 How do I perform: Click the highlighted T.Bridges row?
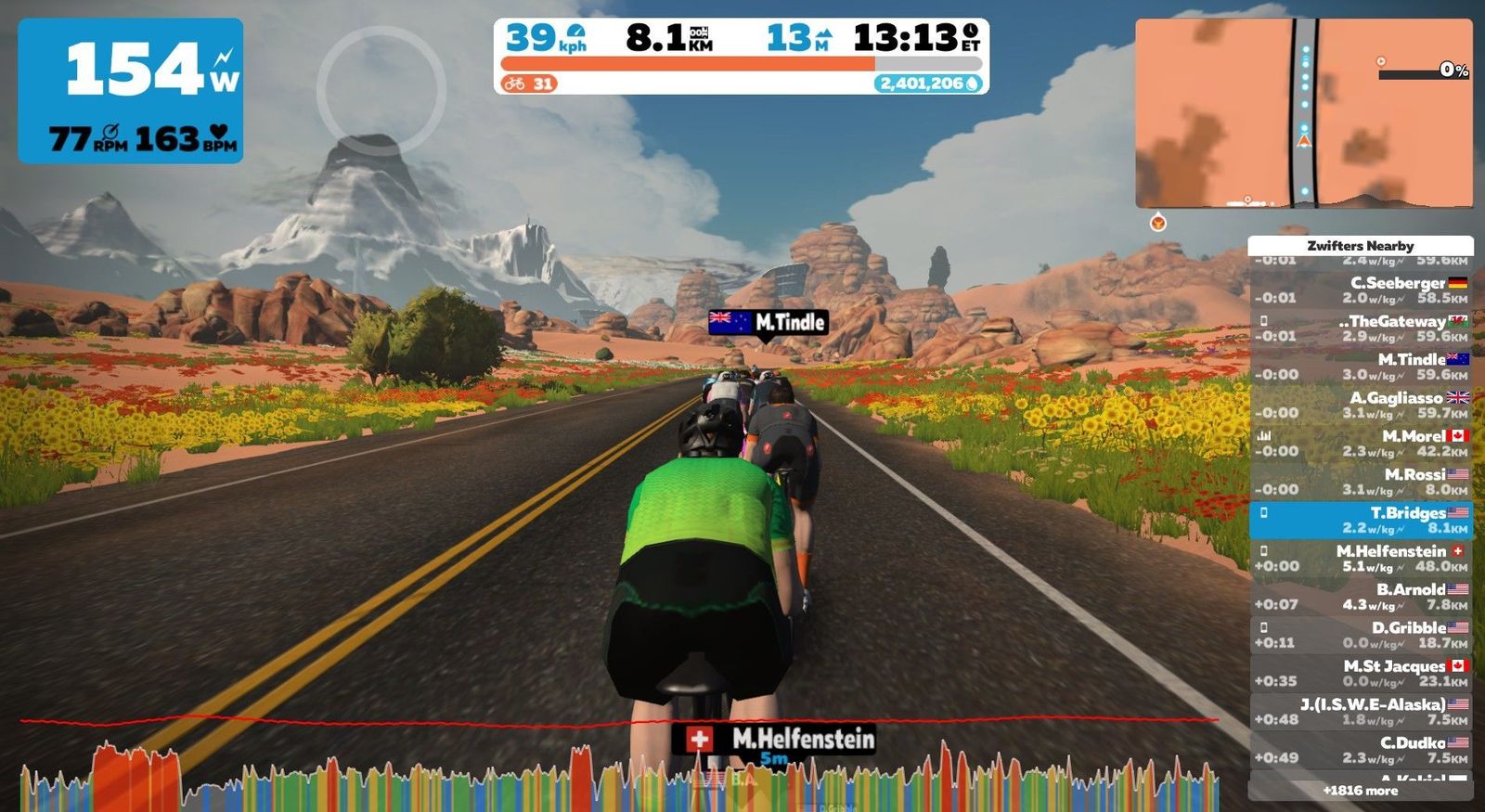[1361, 520]
